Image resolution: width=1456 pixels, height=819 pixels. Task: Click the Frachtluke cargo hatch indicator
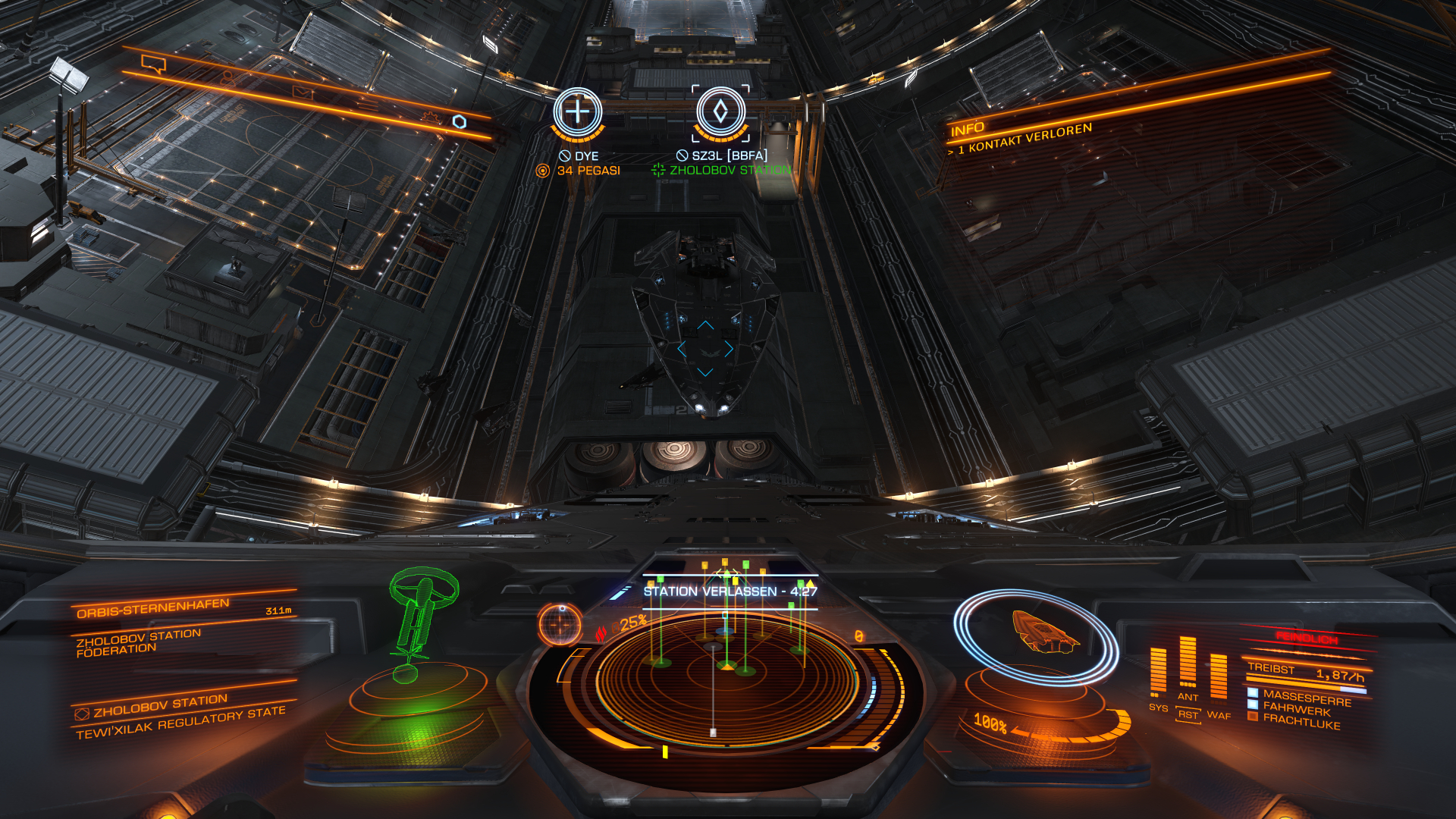[x=1300, y=722]
